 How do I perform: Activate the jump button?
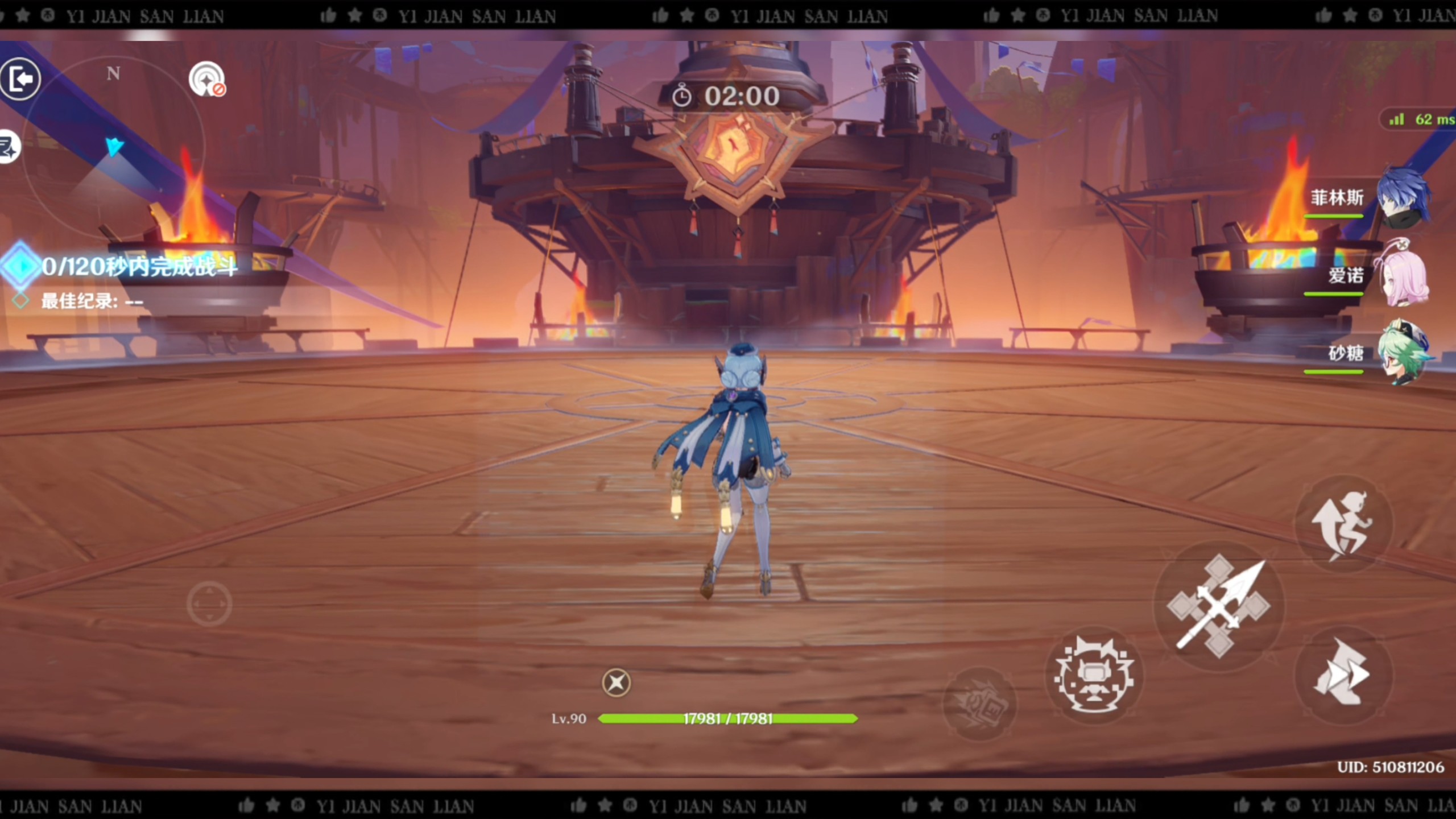pyautogui.click(x=1343, y=524)
